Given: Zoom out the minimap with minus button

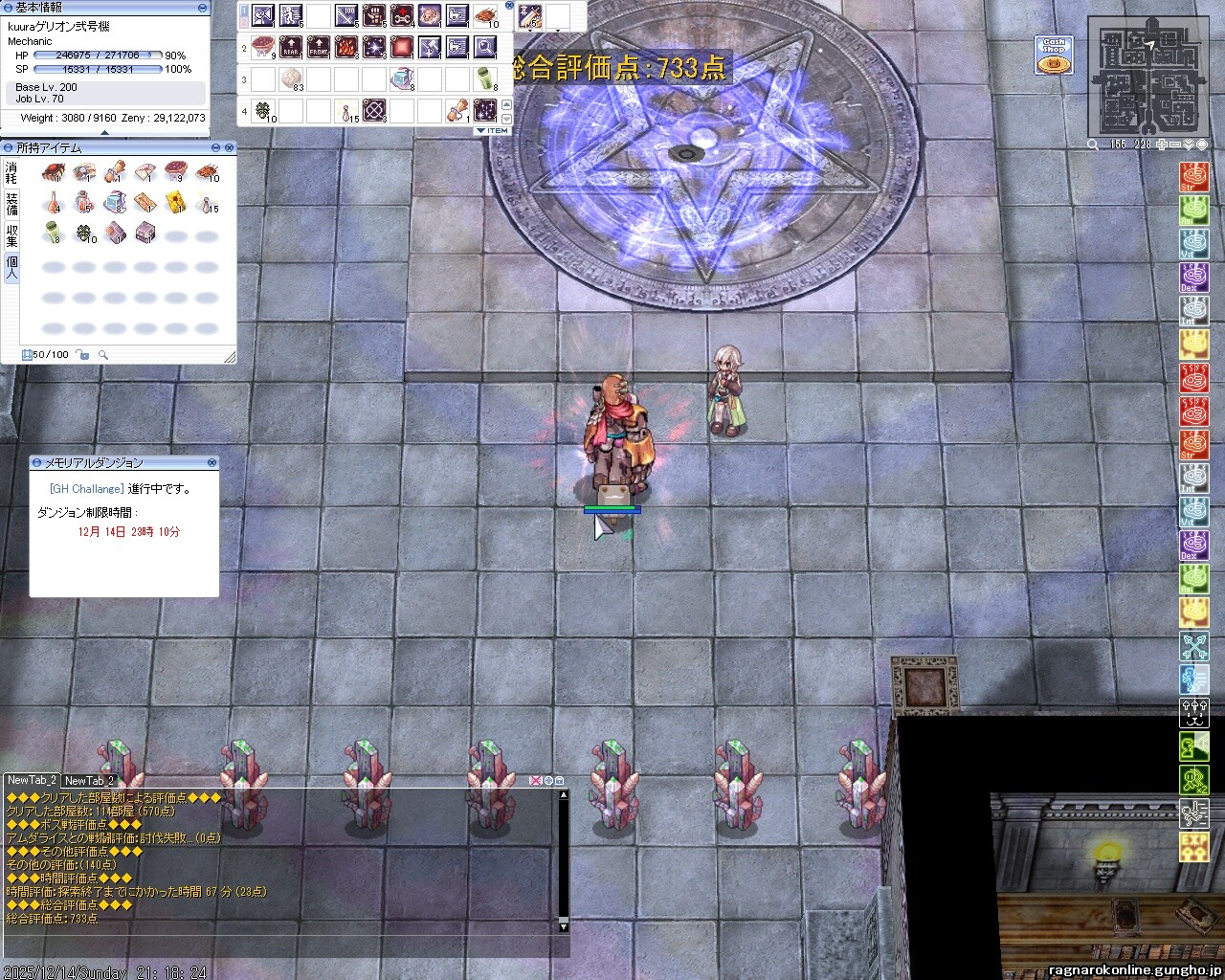Looking at the screenshot, I should pos(1175,145).
